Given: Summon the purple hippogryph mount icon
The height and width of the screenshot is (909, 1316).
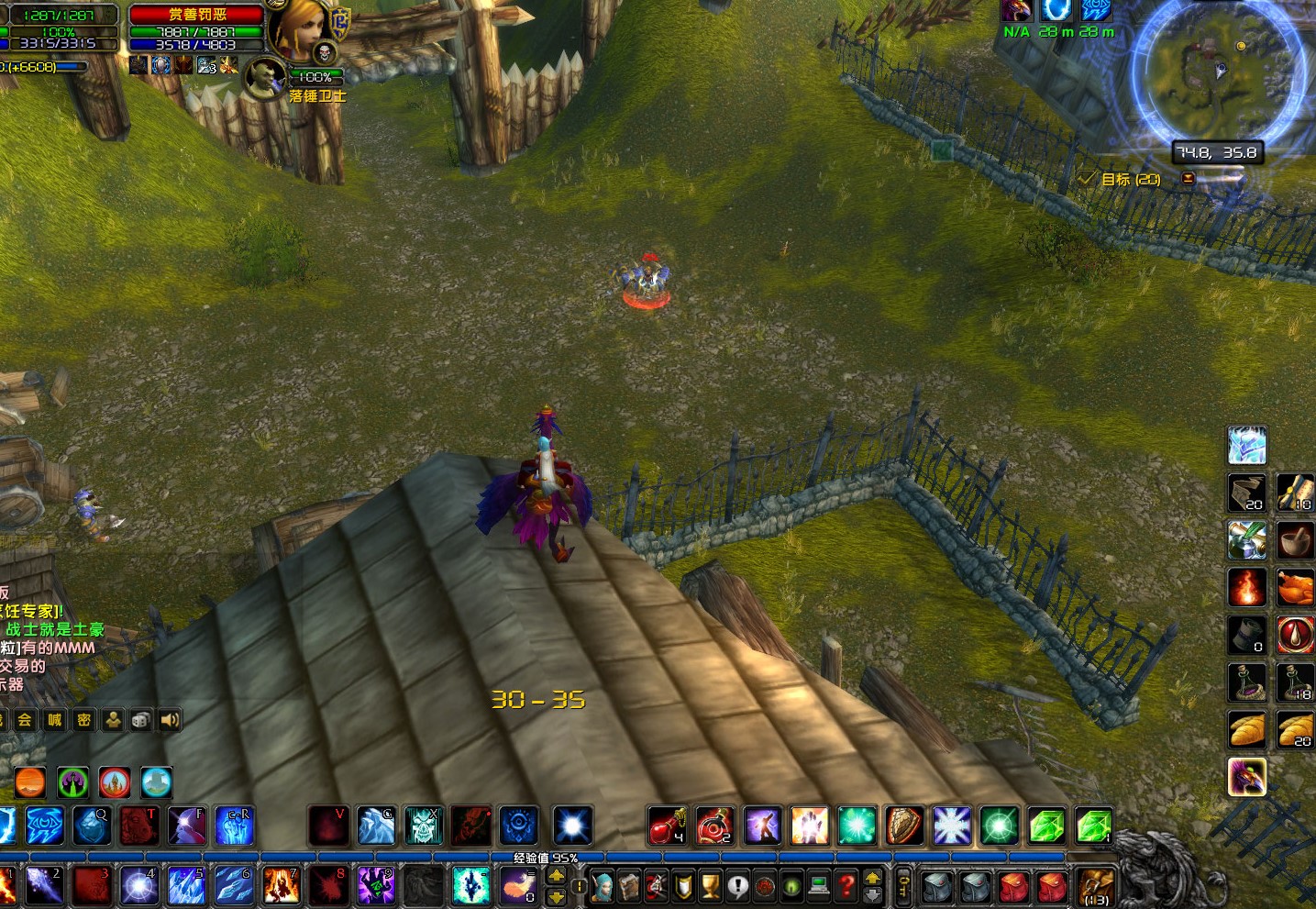Looking at the screenshot, I should [1246, 777].
